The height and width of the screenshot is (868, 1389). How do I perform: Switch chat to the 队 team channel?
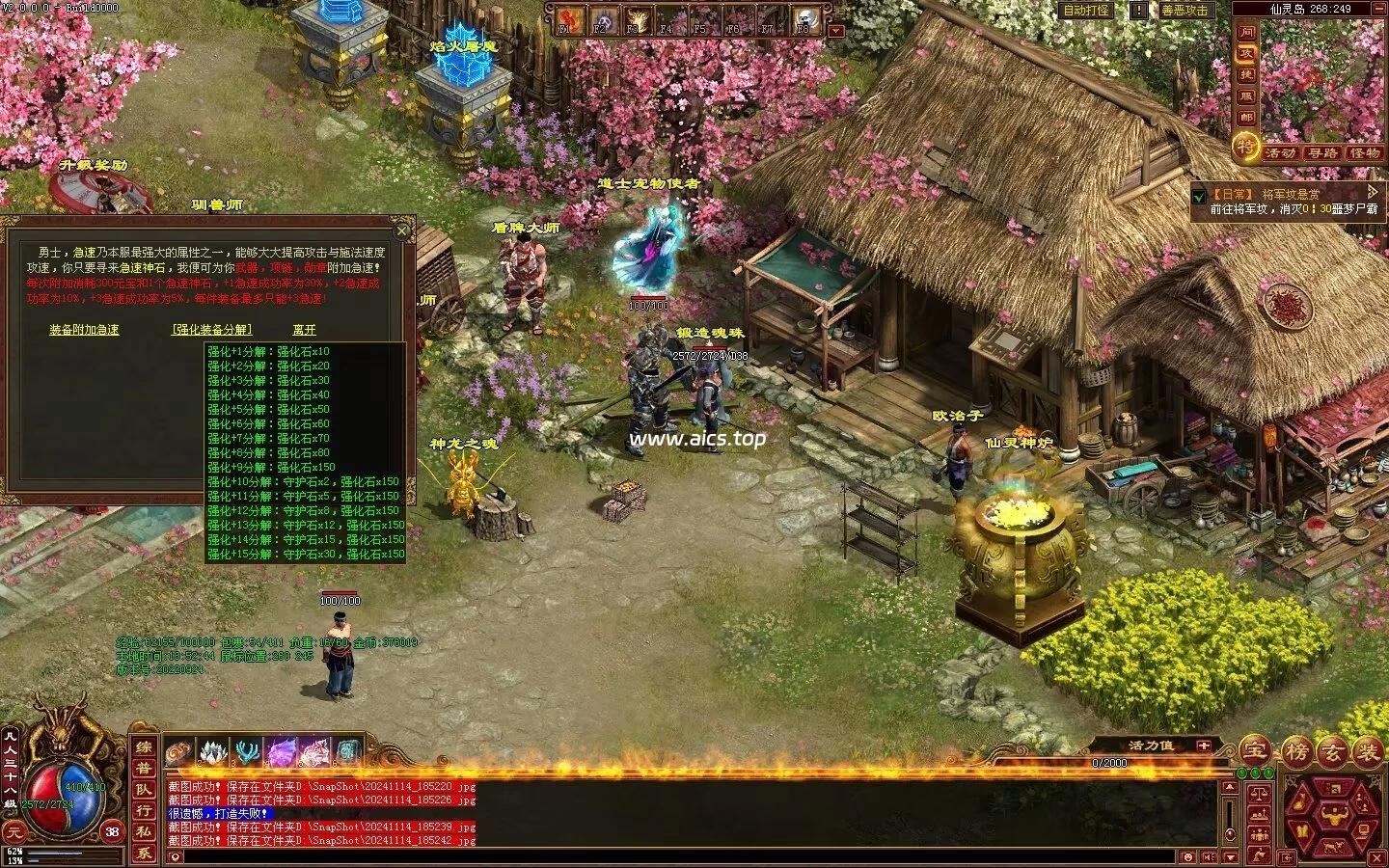[143, 790]
